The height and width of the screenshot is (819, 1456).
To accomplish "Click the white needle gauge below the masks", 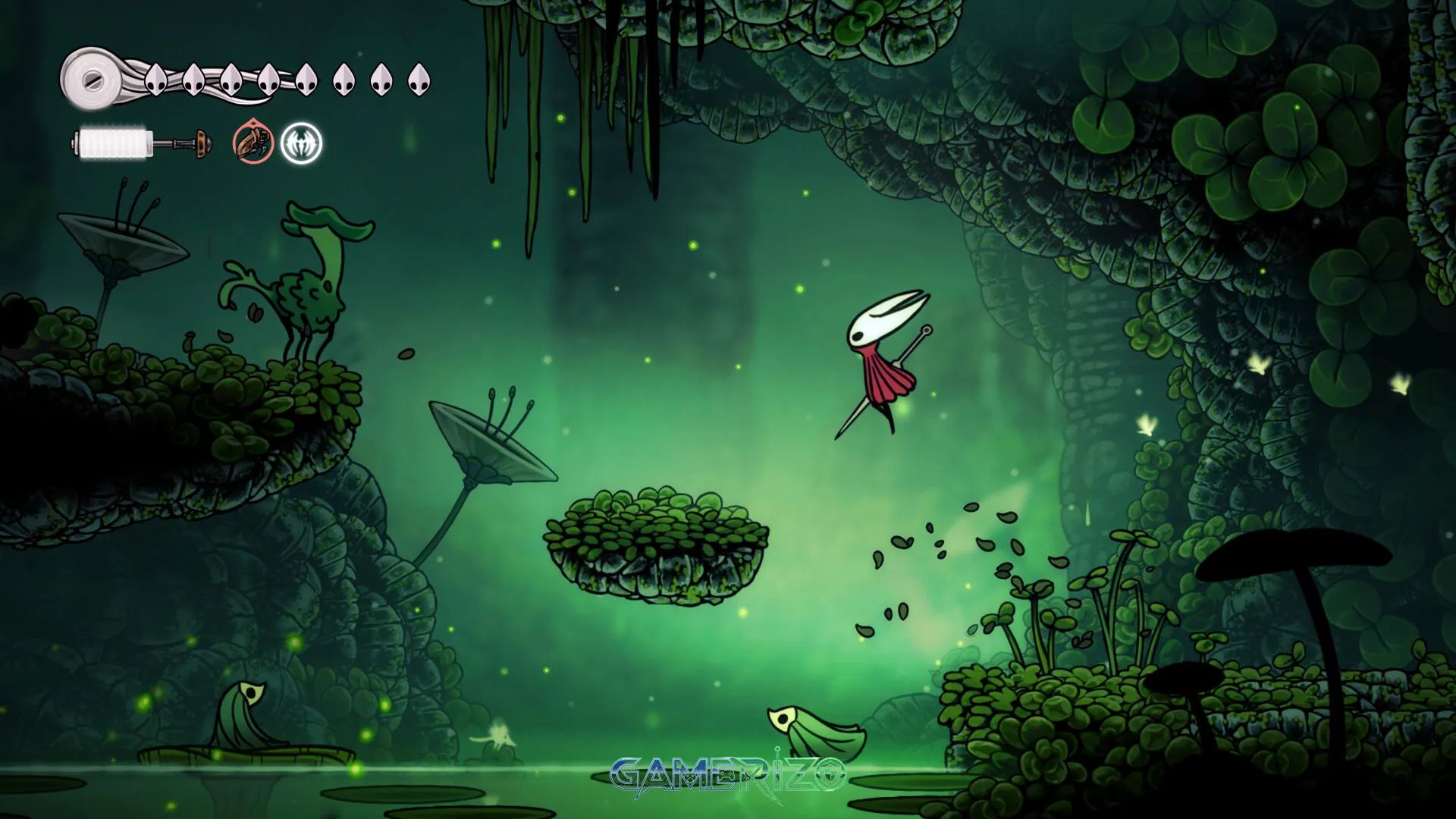I will [115, 140].
